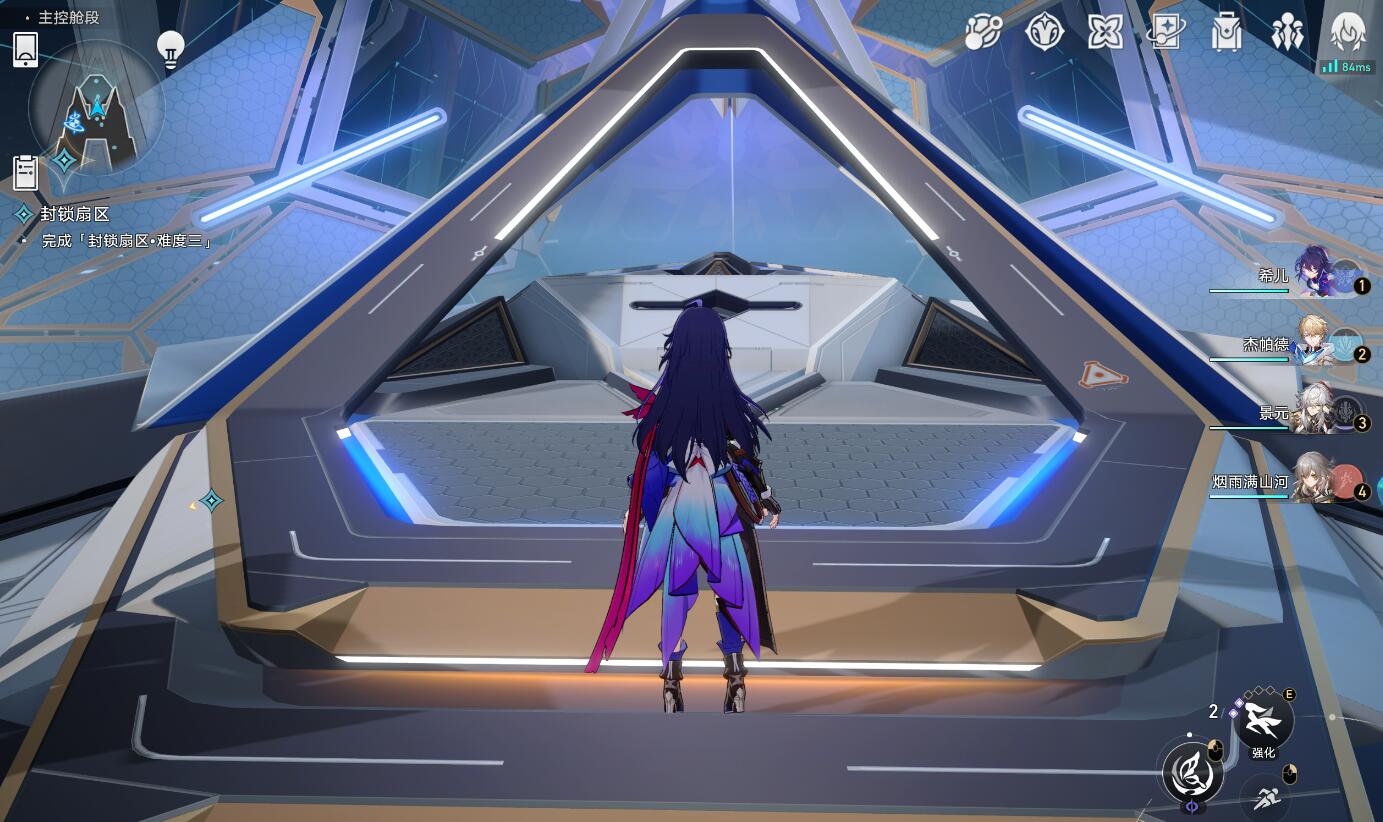Open the phone menu icon
This screenshot has width=1383, height=822.
26,49
